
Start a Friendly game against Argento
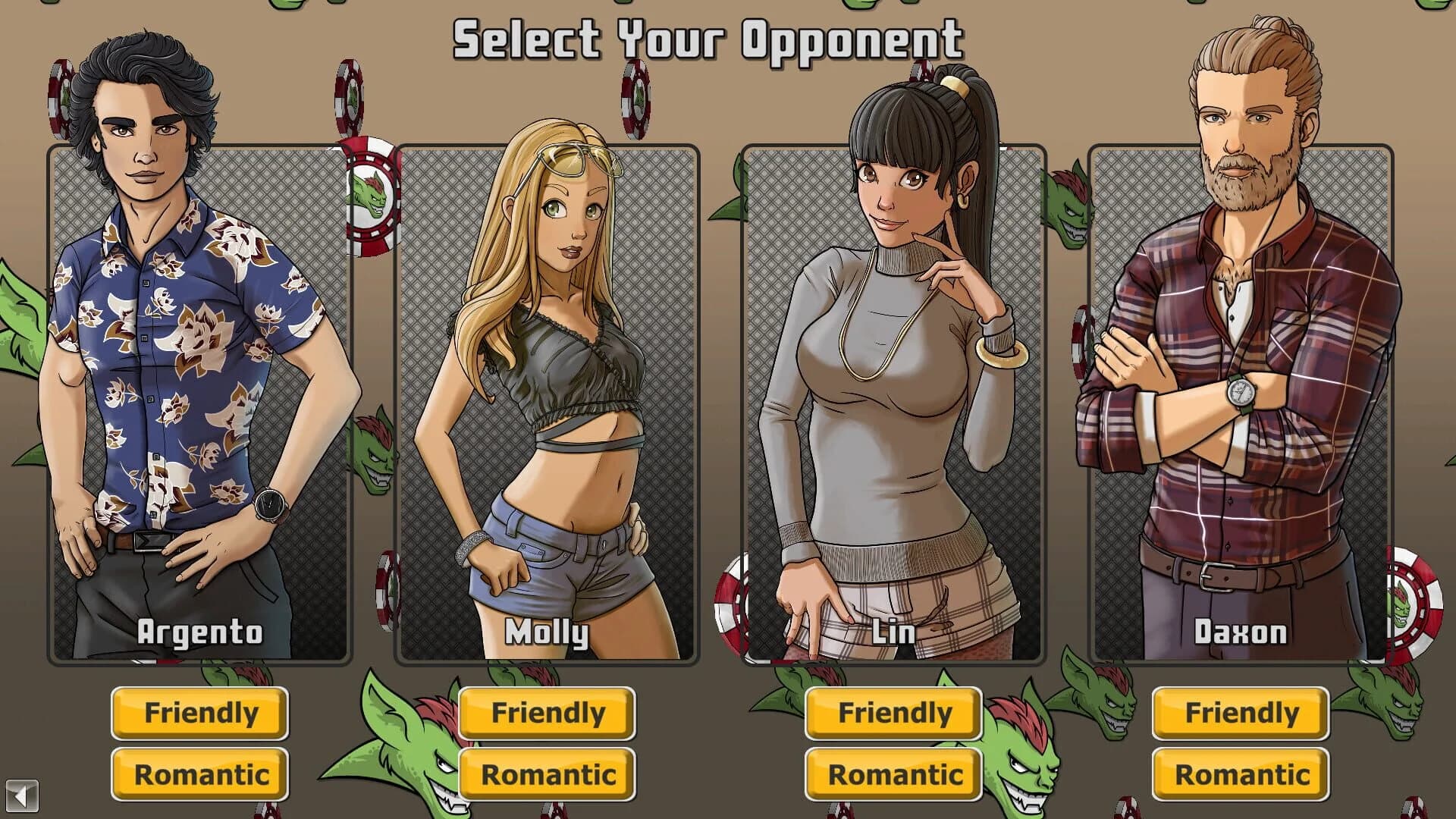[199, 714]
